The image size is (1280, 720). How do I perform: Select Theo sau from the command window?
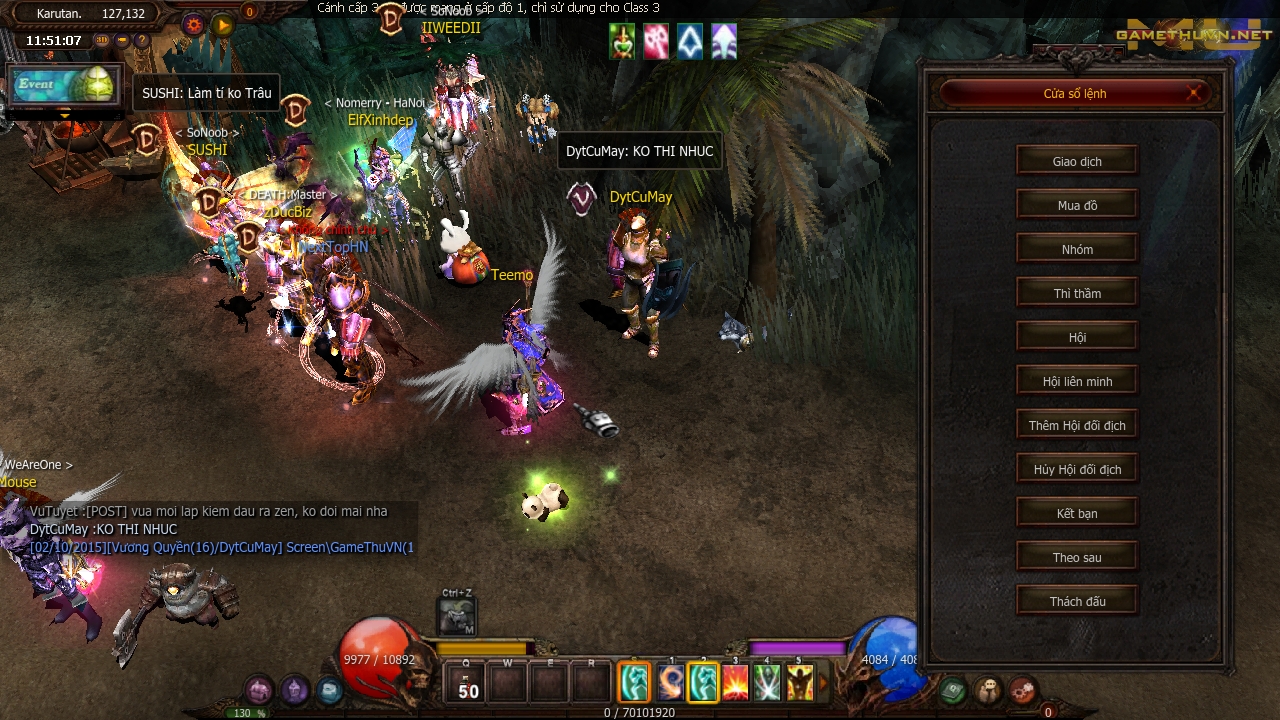pos(1077,556)
